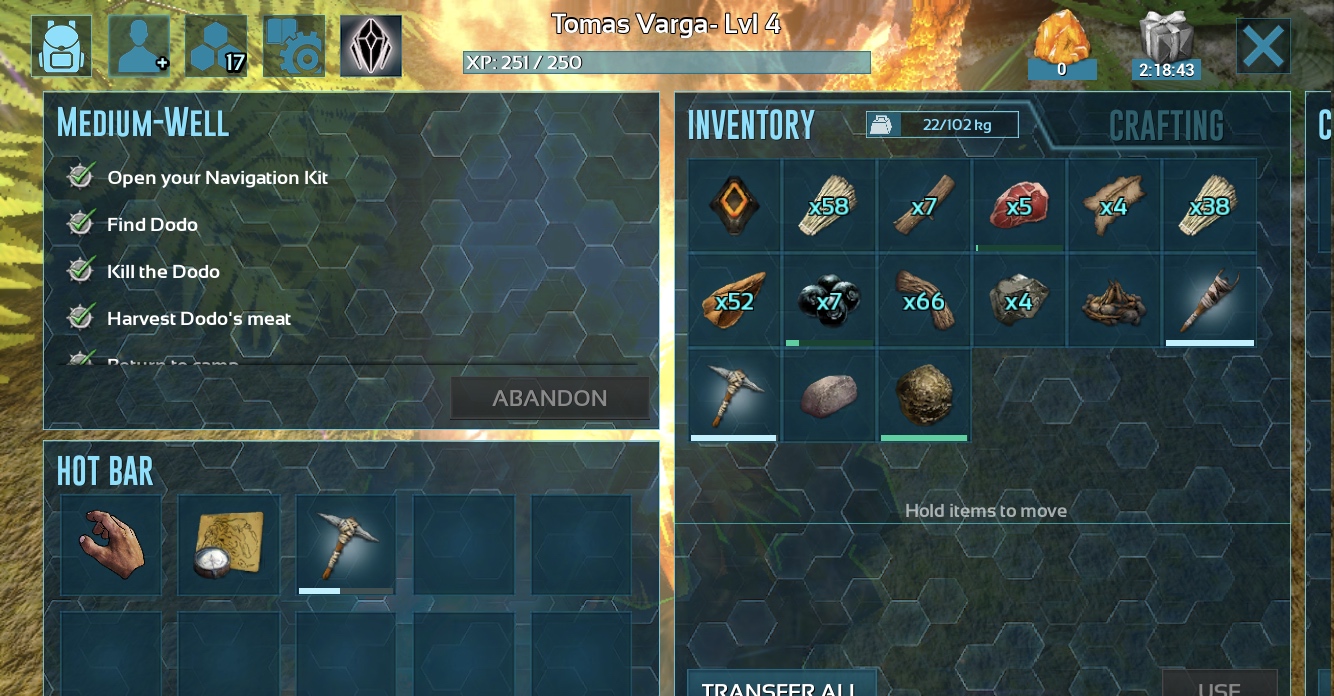Select the map and compass hot bar slot
Viewport: 1334px width, 696px height.
pyautogui.click(x=229, y=545)
